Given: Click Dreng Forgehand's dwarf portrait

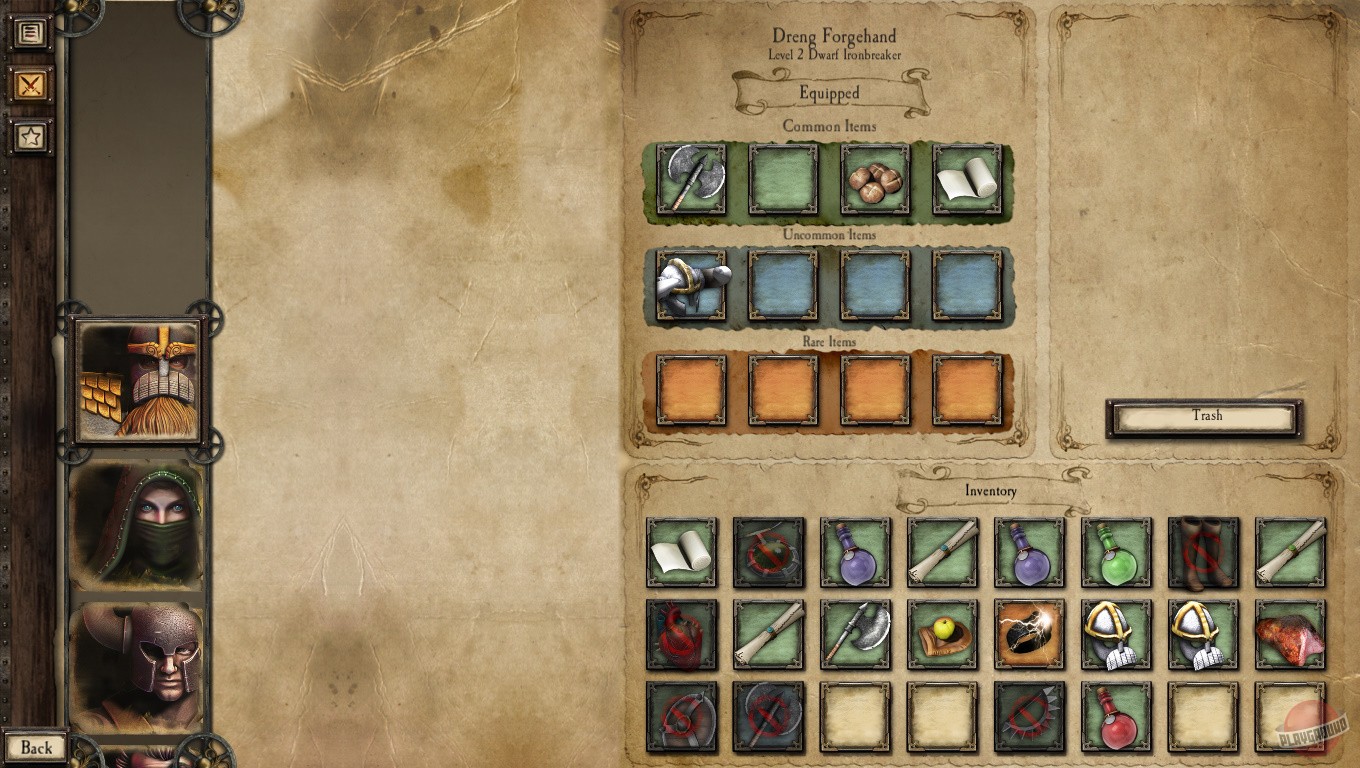Looking at the screenshot, I should tap(137, 383).
